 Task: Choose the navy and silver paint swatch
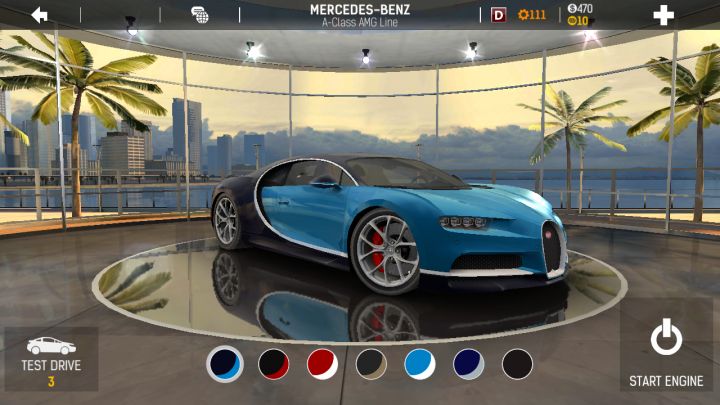pos(468,364)
